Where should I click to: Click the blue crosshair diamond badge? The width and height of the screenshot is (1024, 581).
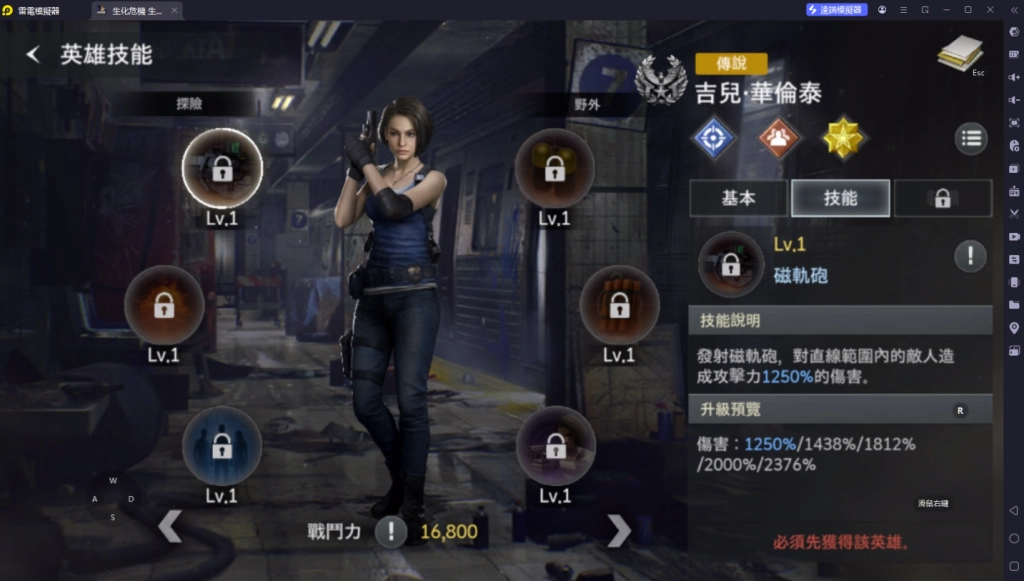(714, 138)
